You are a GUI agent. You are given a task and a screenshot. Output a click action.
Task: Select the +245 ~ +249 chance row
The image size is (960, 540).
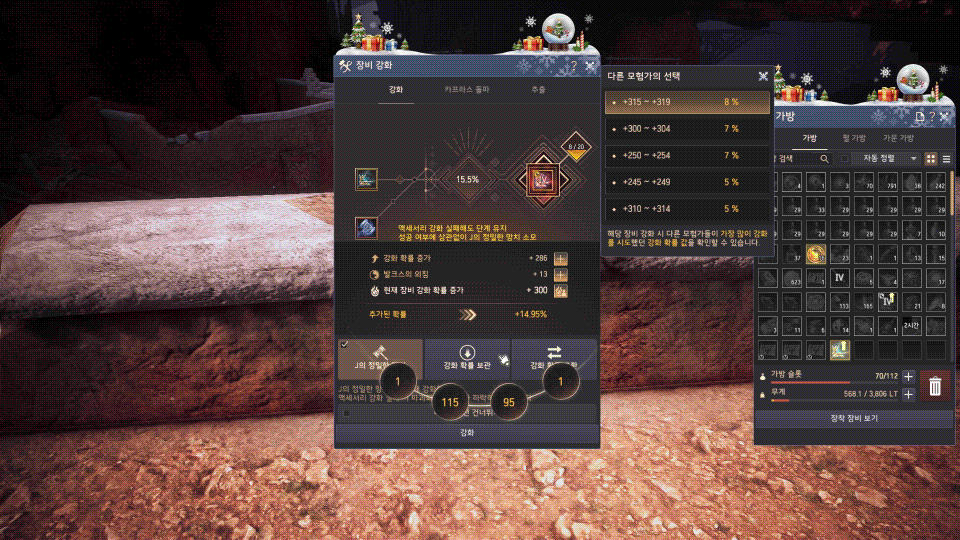point(687,182)
